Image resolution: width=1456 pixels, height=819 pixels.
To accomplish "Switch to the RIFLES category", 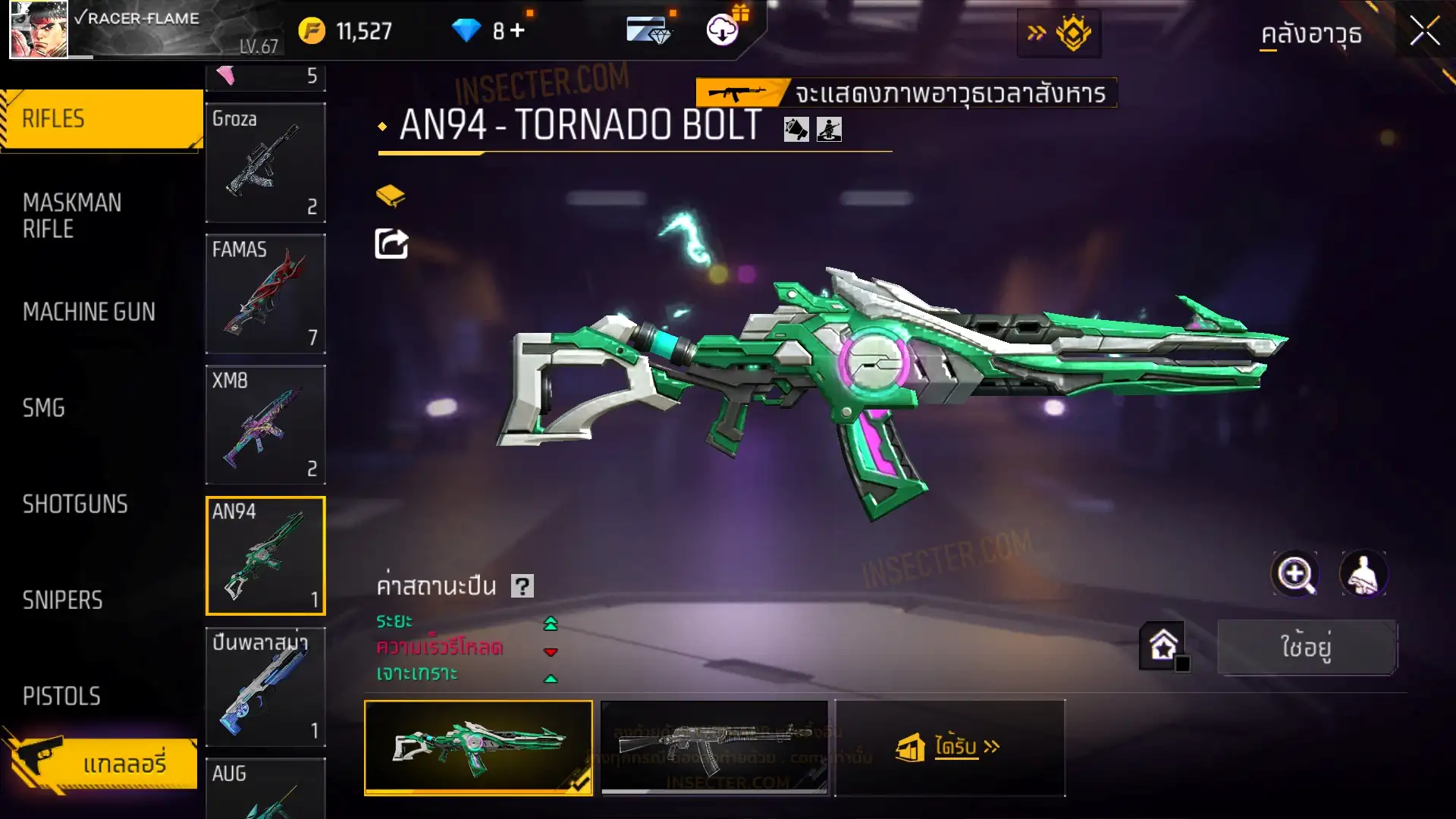I will [102, 119].
